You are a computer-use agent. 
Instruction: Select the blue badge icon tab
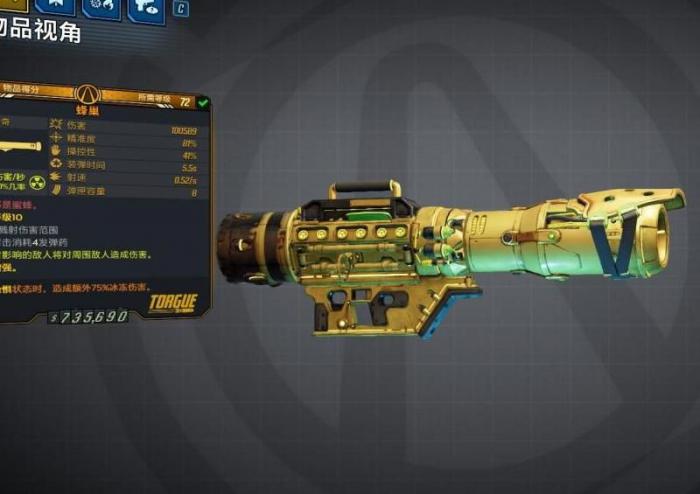pos(56,8)
